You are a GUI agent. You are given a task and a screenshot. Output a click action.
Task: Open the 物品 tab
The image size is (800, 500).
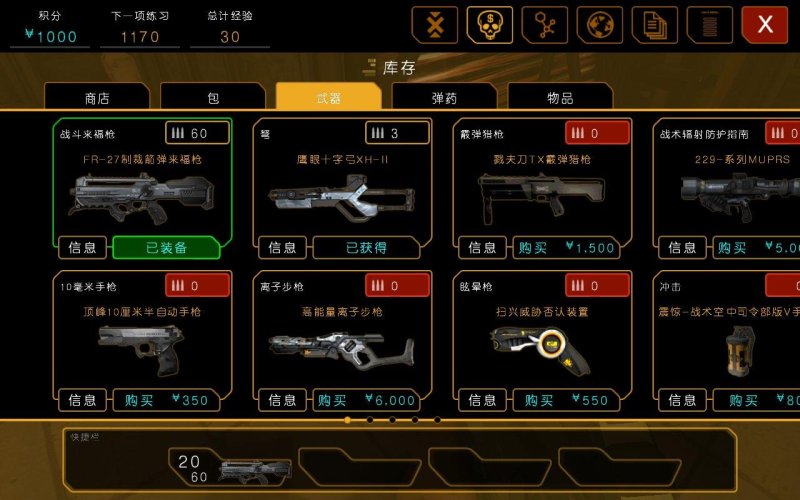(560, 98)
